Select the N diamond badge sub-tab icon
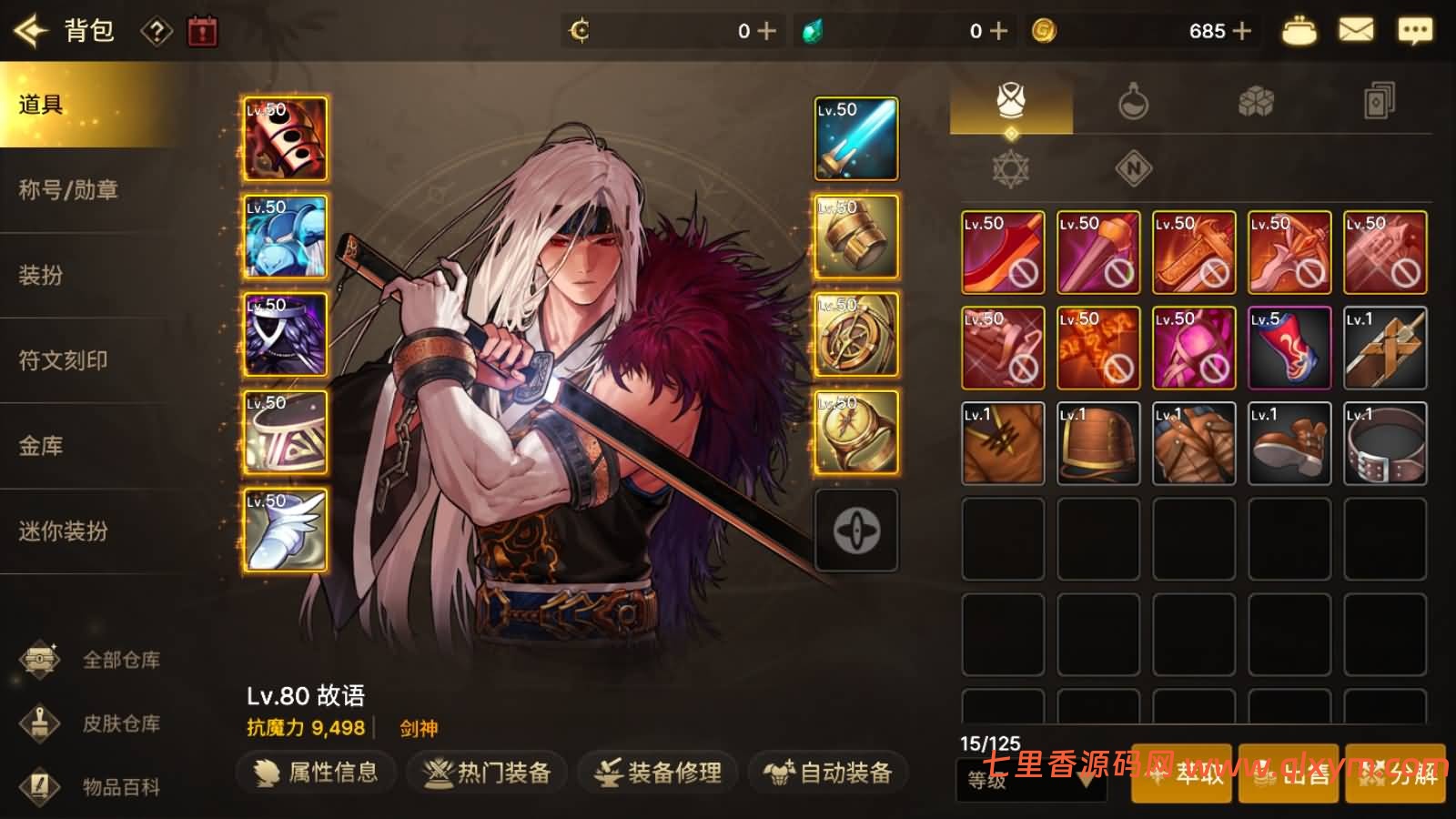Image resolution: width=1456 pixels, height=819 pixels. tap(1131, 169)
